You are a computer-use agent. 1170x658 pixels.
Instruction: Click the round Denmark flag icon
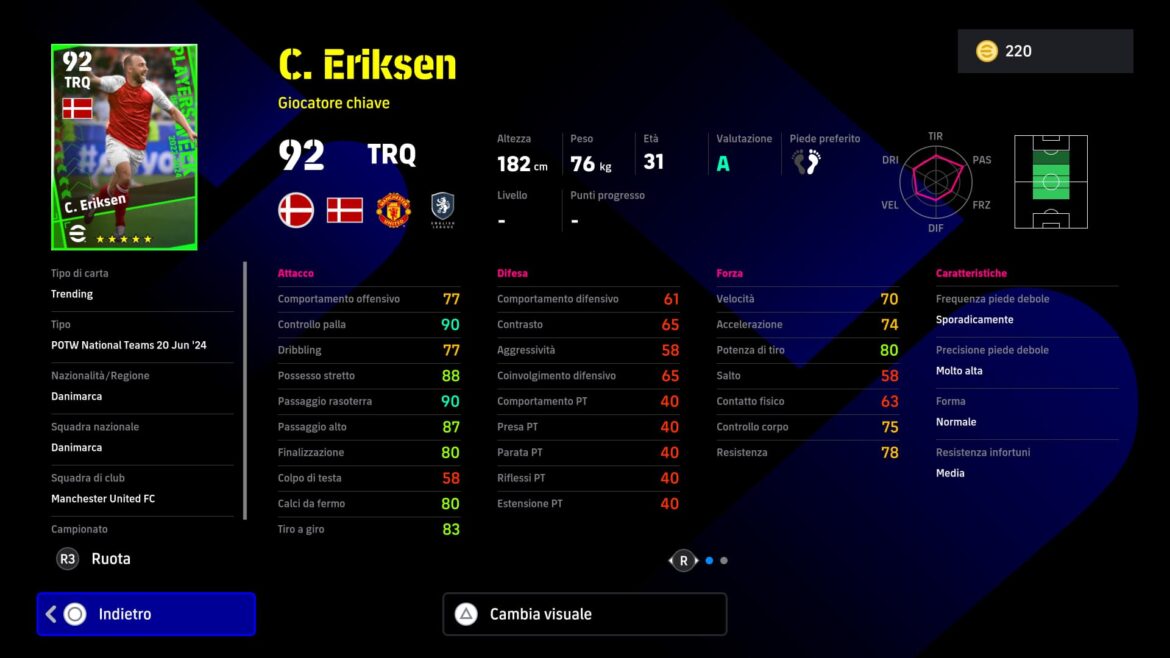pos(296,210)
